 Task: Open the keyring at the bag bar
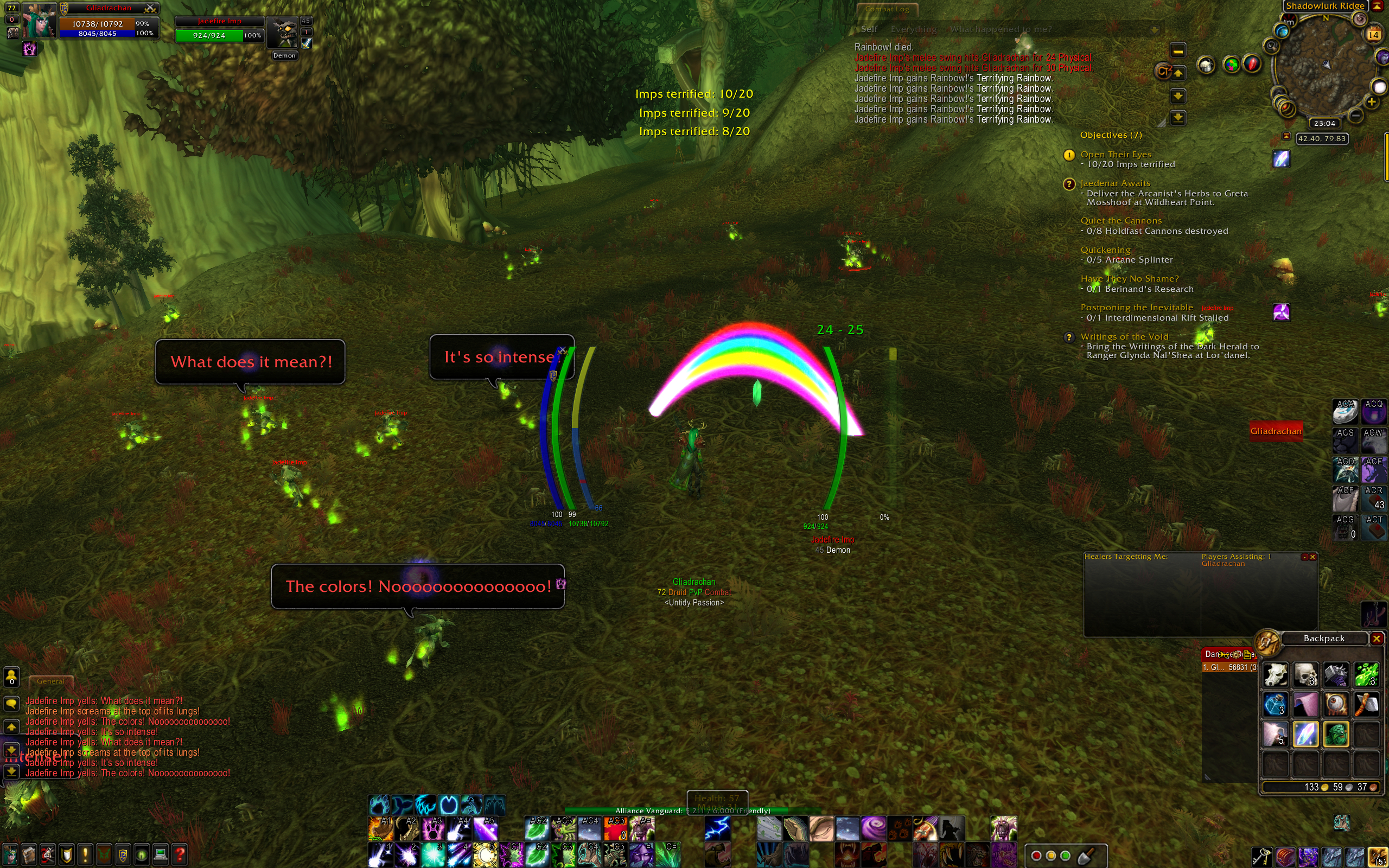pos(1261,857)
